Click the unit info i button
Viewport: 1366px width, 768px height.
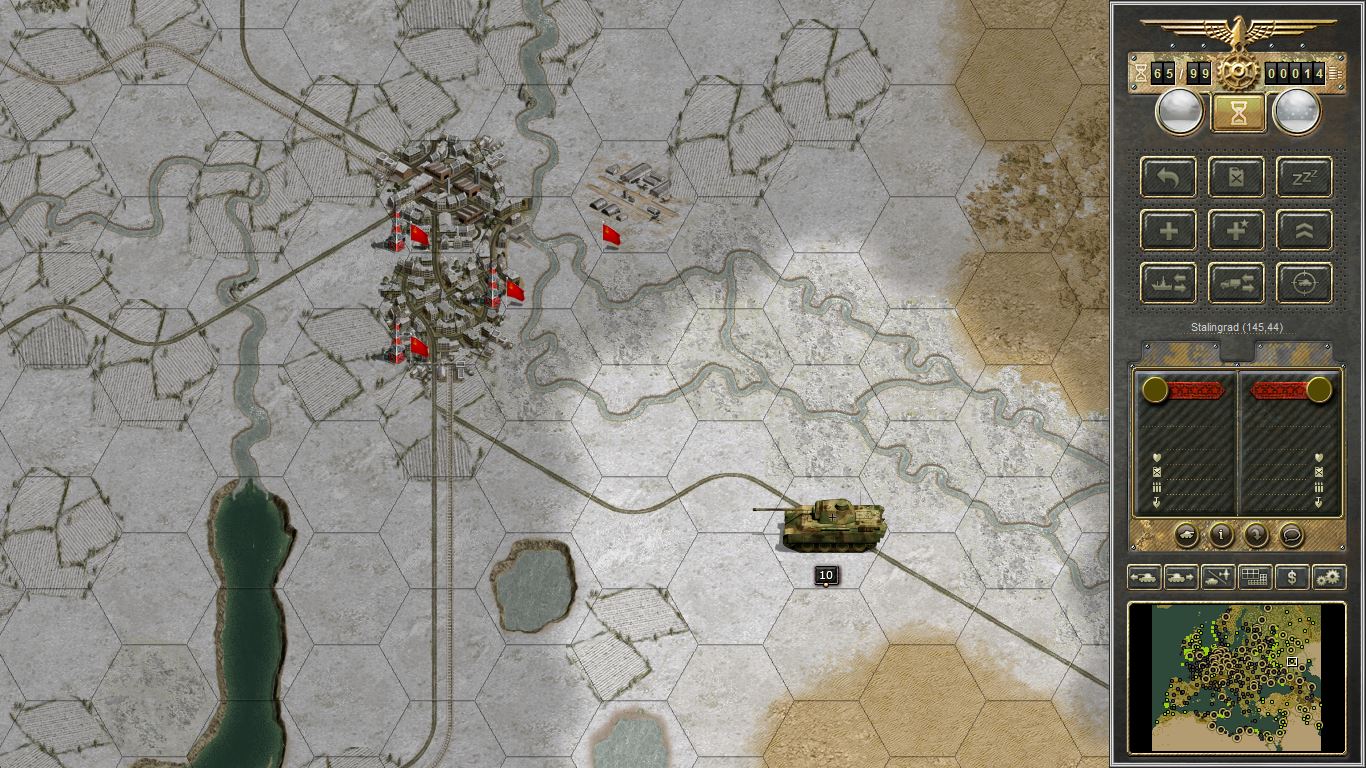tap(1220, 536)
